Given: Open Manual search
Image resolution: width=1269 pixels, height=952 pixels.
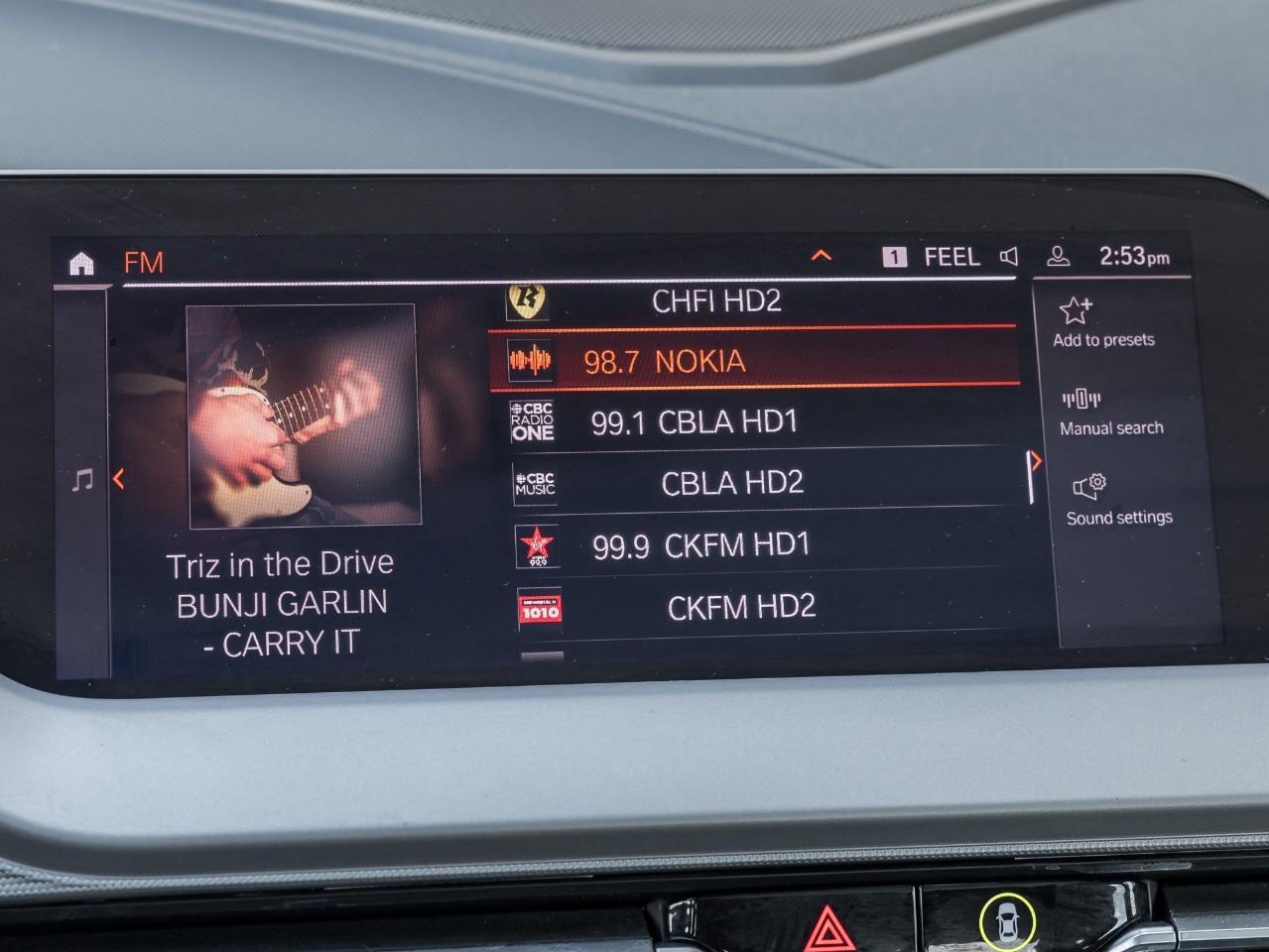Looking at the screenshot, I should 1110,413.
